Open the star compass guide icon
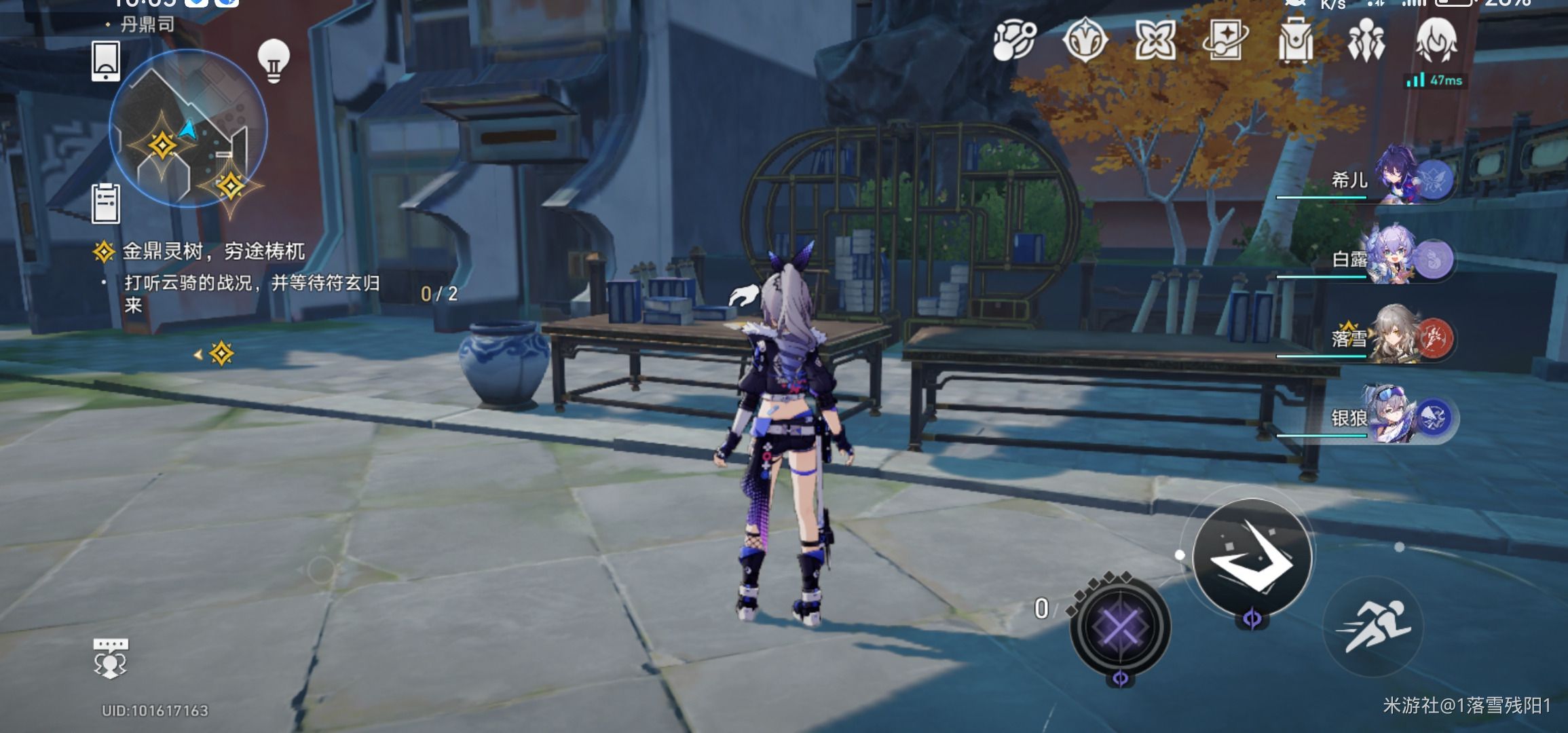The width and height of the screenshot is (1568, 733). 1085,40
